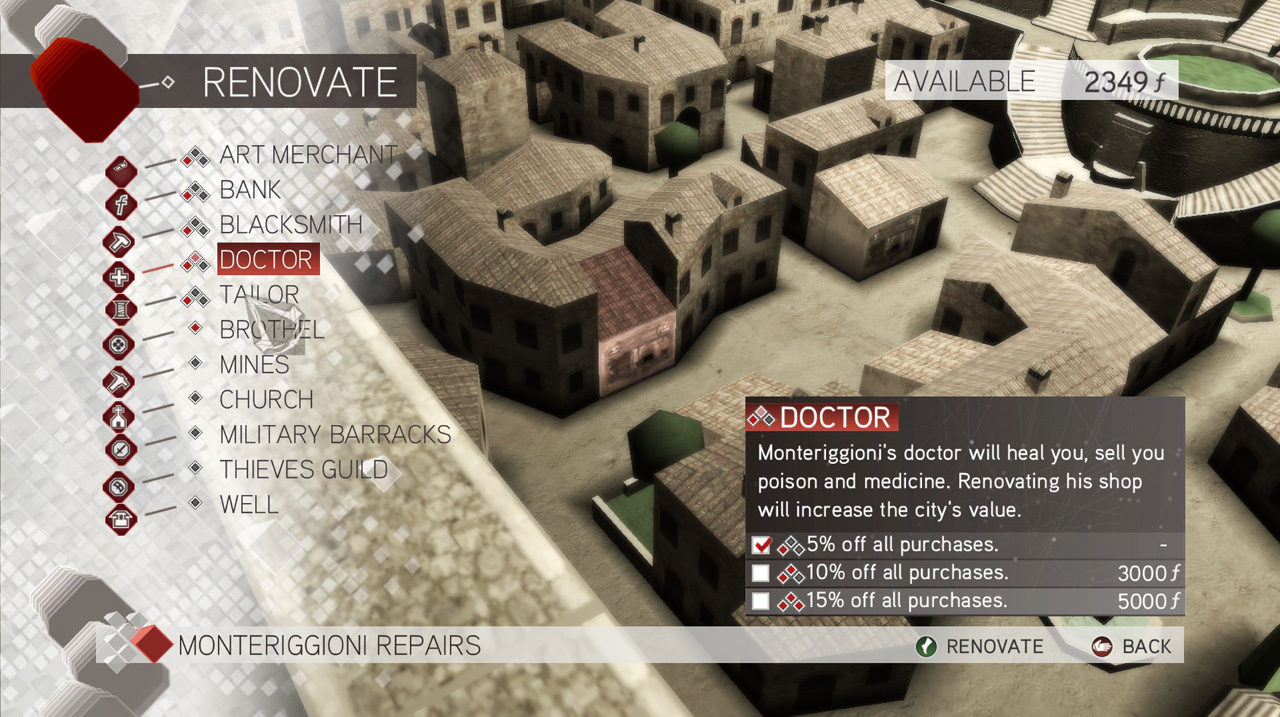The height and width of the screenshot is (717, 1280).
Task: Confirm with the Renovate button
Action: [979, 647]
